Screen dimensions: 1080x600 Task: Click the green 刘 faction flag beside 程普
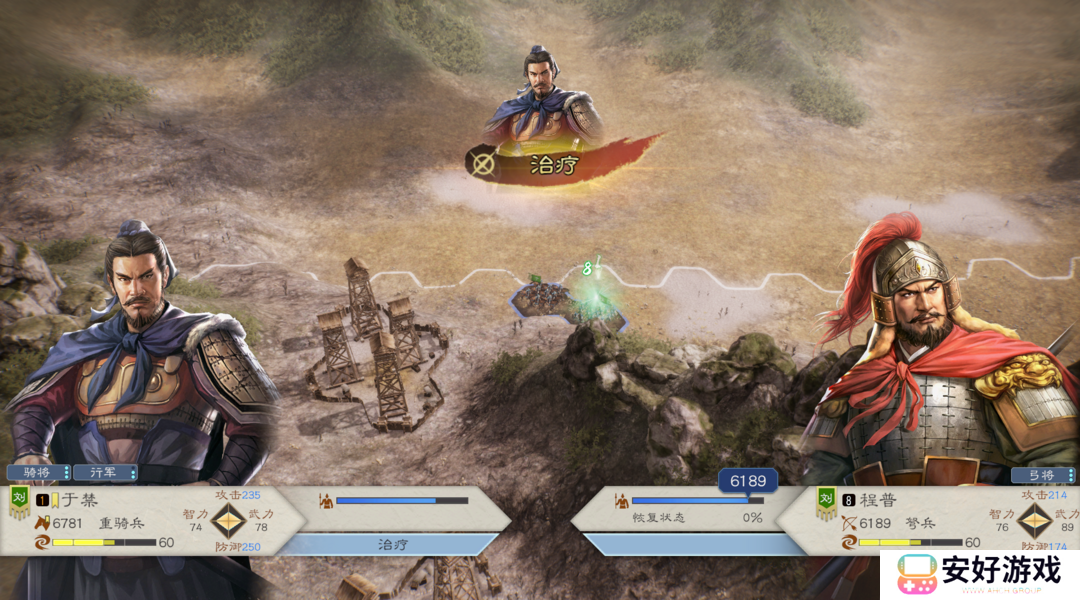tap(826, 502)
